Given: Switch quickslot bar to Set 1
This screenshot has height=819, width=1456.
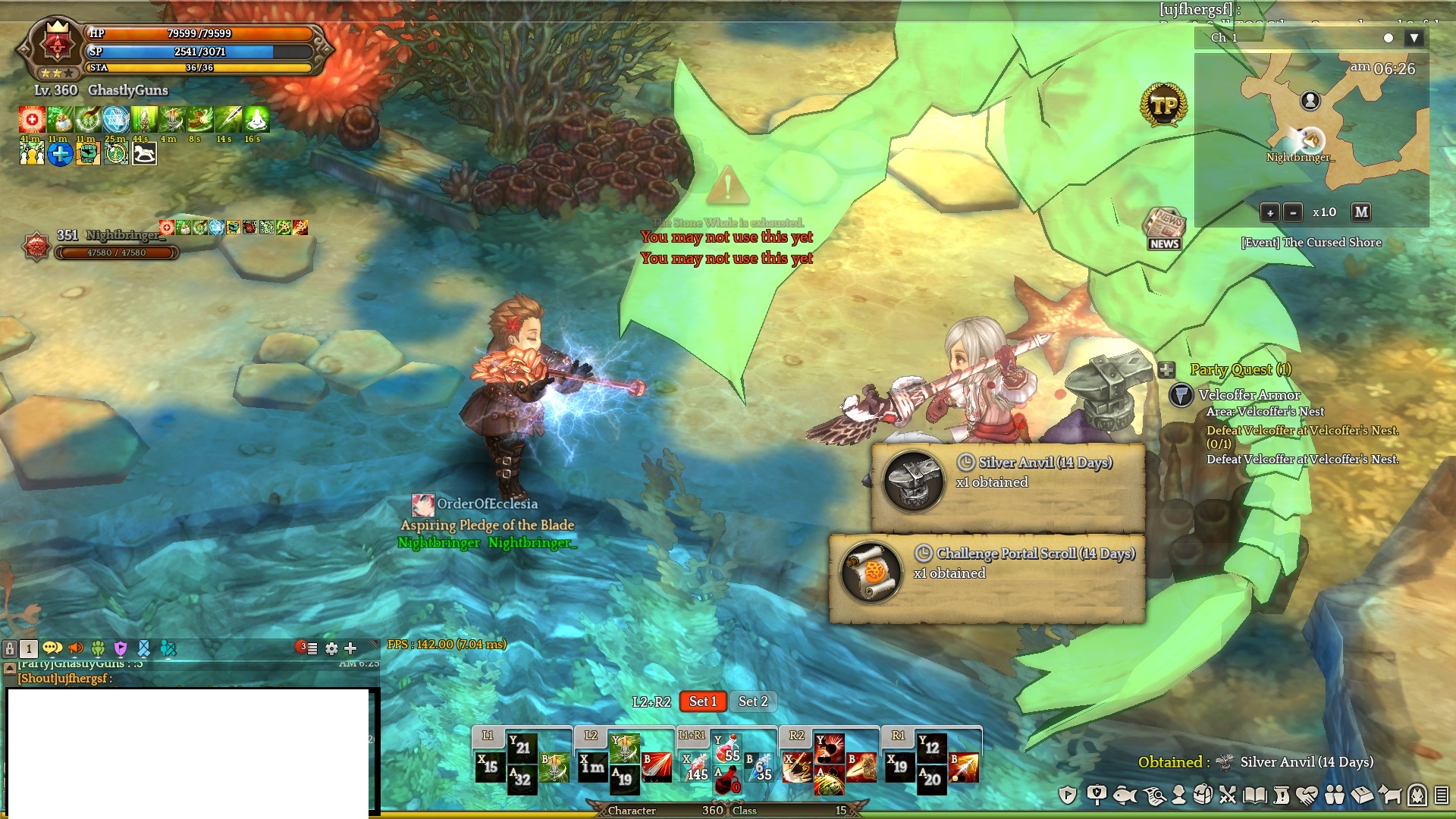Looking at the screenshot, I should pyautogui.click(x=702, y=701).
